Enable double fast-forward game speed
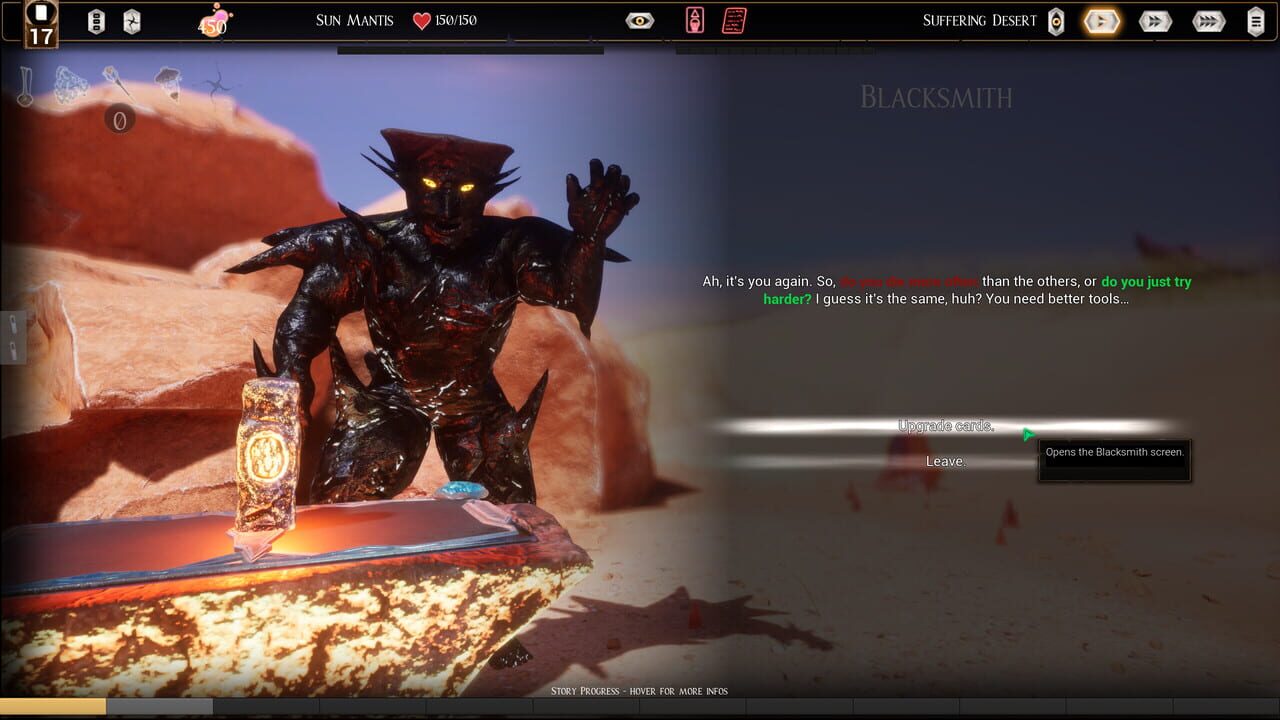 pyautogui.click(x=1155, y=20)
